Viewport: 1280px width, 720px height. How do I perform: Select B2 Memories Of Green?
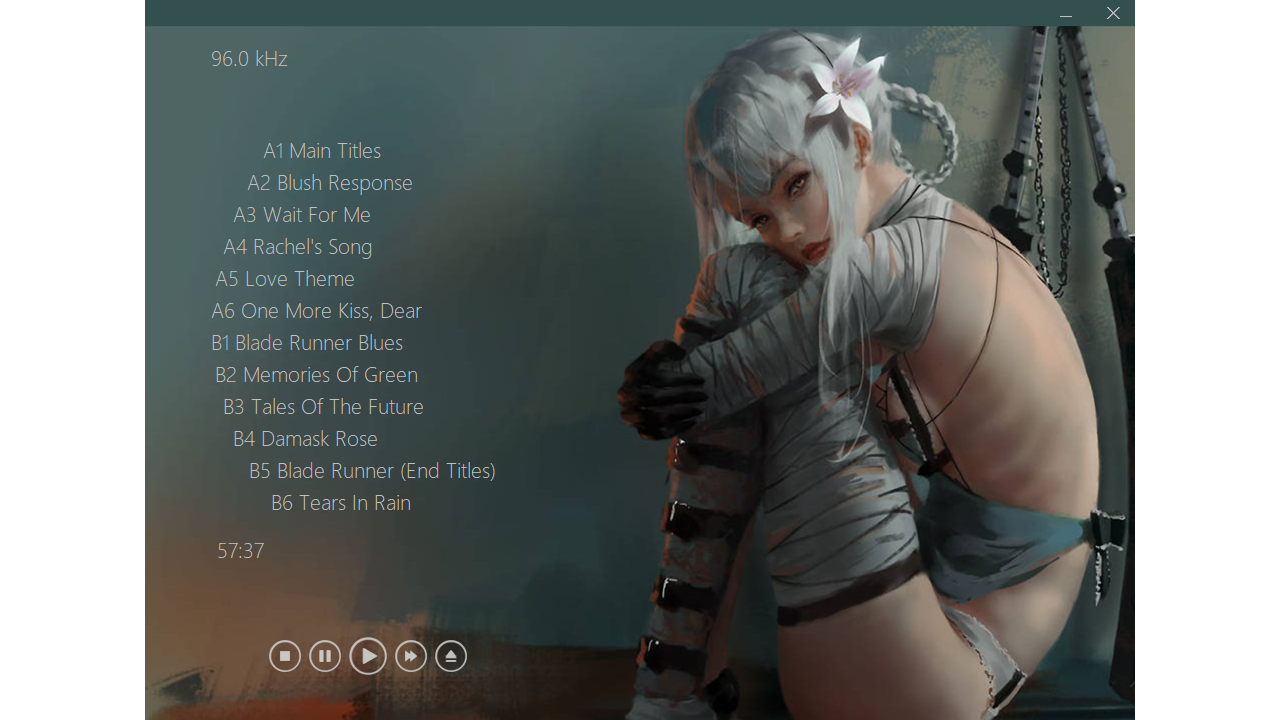pyautogui.click(x=316, y=375)
